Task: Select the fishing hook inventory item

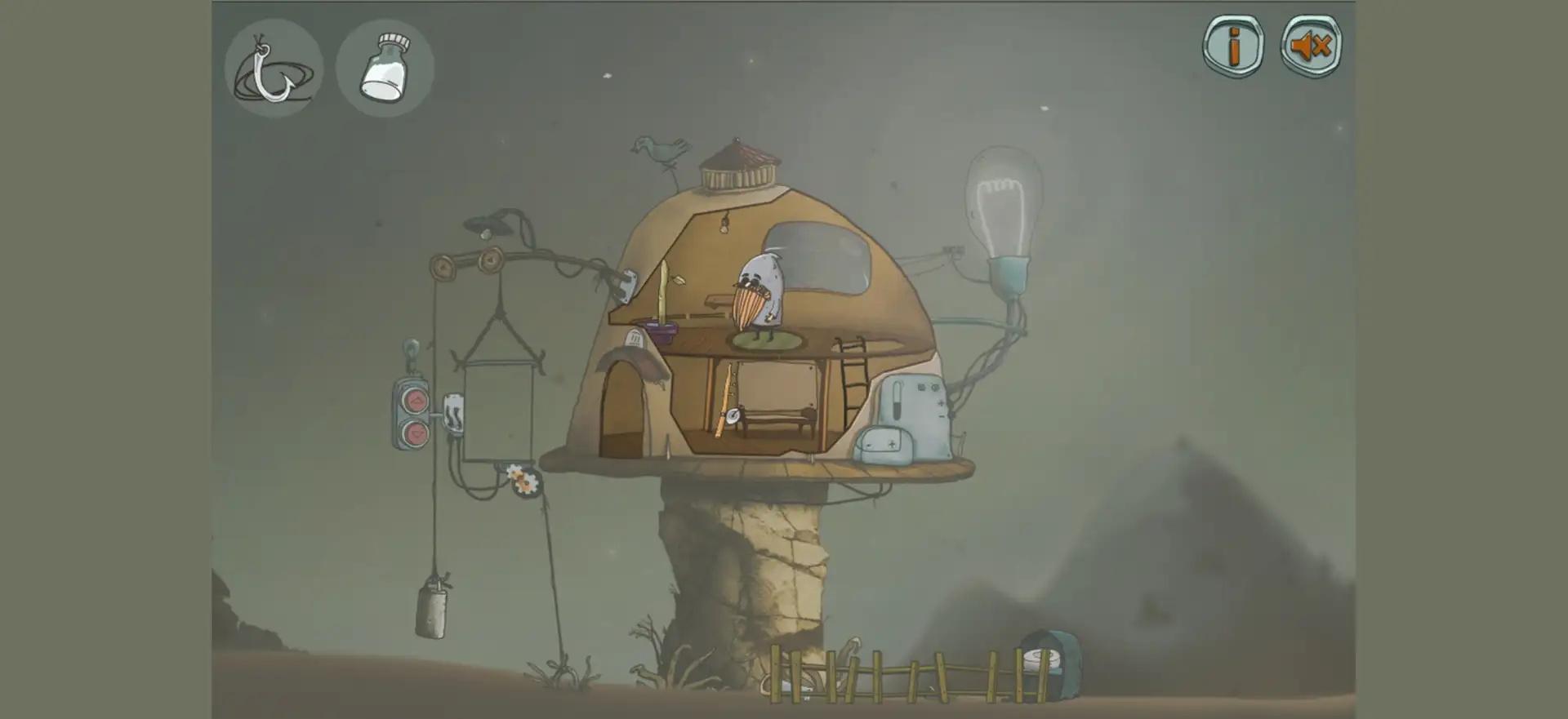Action: point(273,69)
